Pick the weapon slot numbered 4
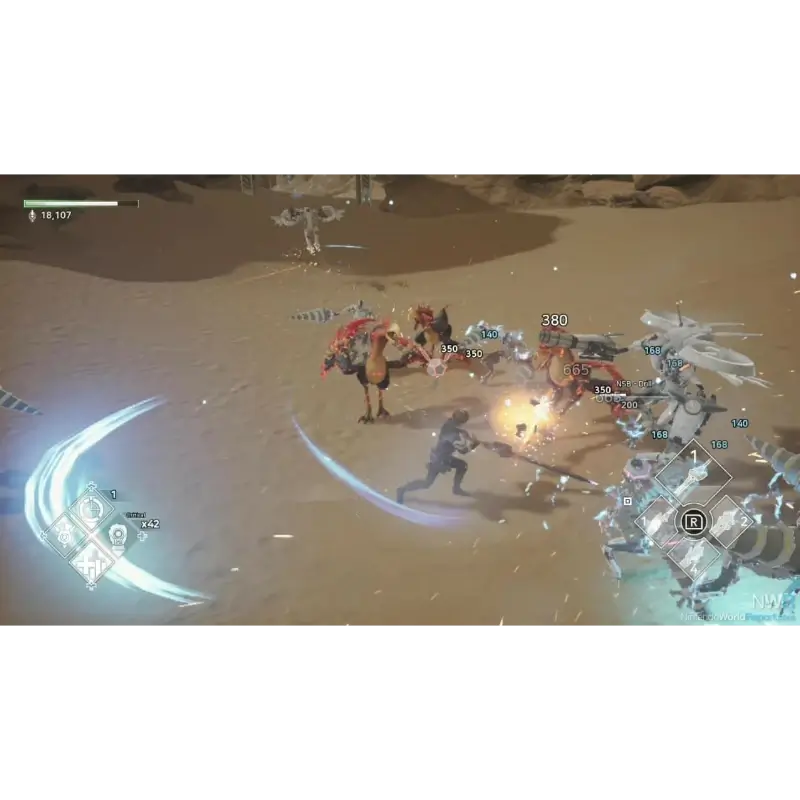Viewport: 800px width, 800px height. (692, 557)
